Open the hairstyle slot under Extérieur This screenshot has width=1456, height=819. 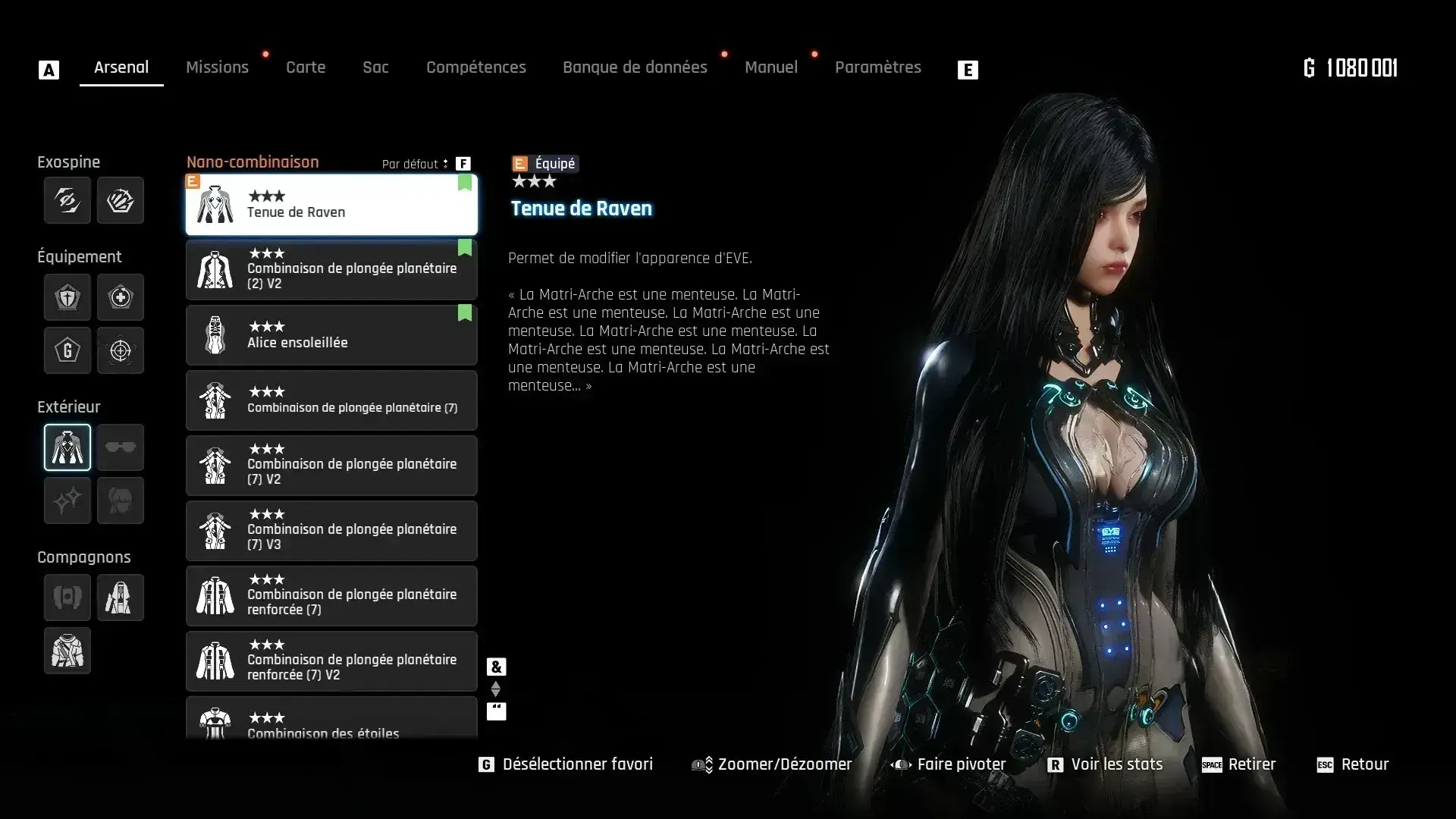pos(121,500)
